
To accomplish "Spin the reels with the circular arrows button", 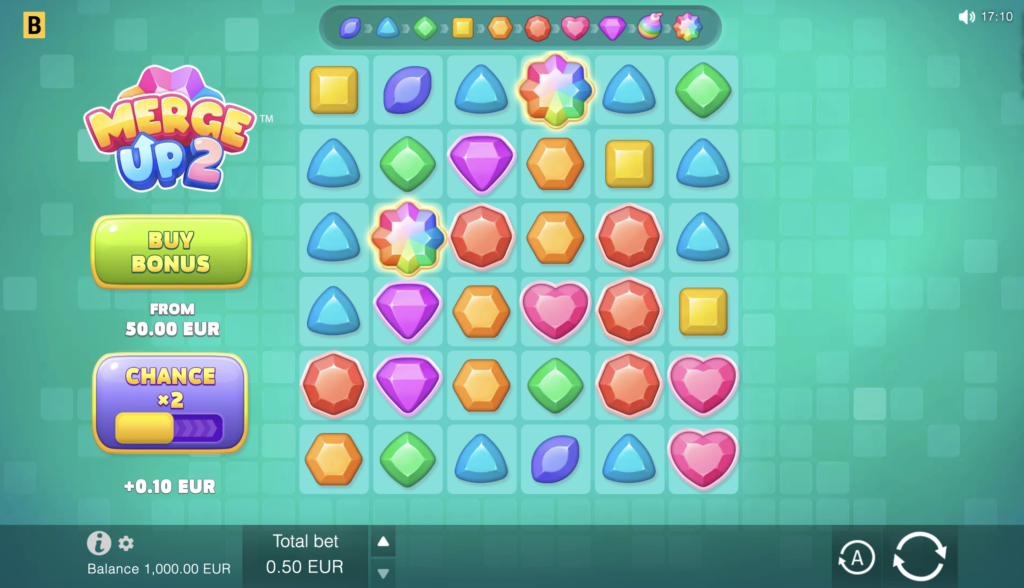I will 919,556.
